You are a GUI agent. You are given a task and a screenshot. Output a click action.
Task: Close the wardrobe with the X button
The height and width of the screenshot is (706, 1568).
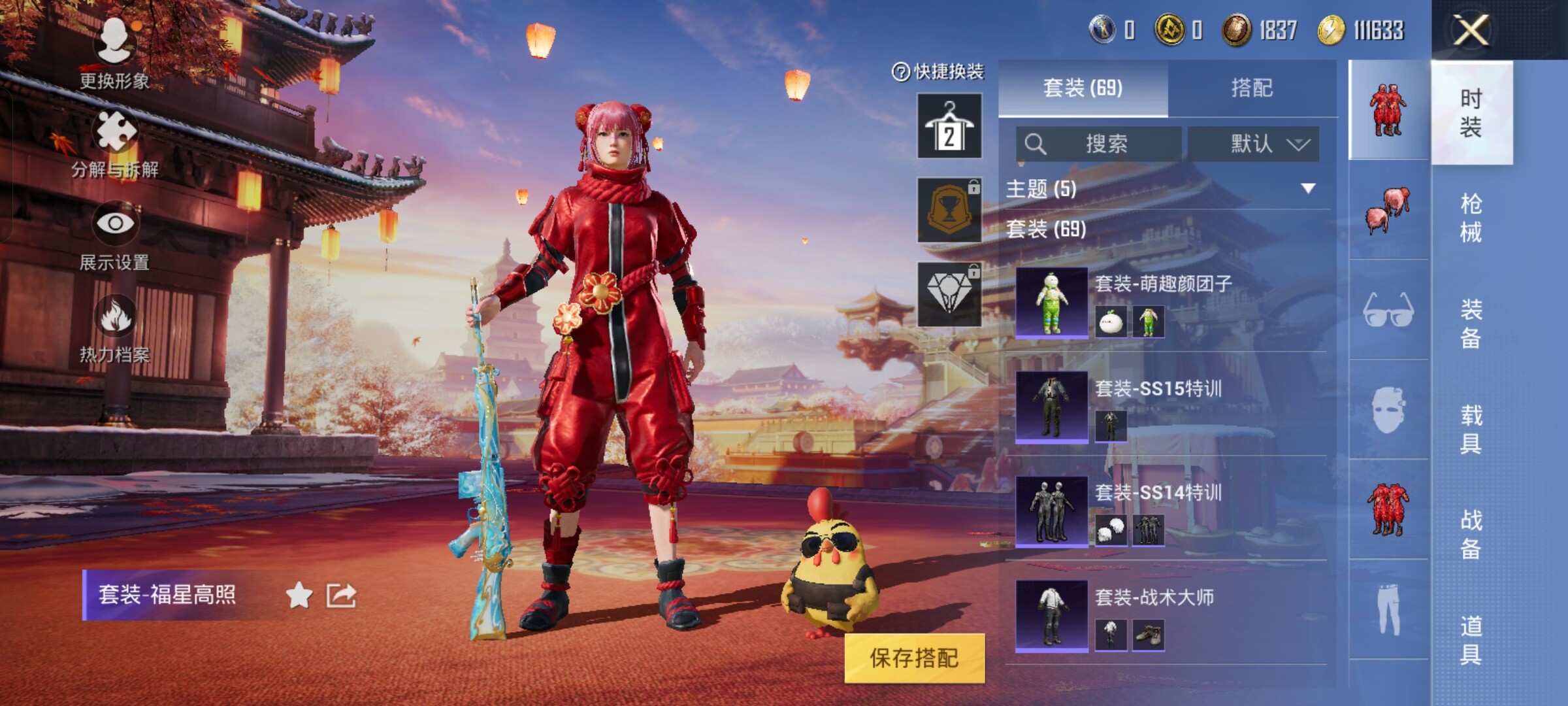[1471, 30]
